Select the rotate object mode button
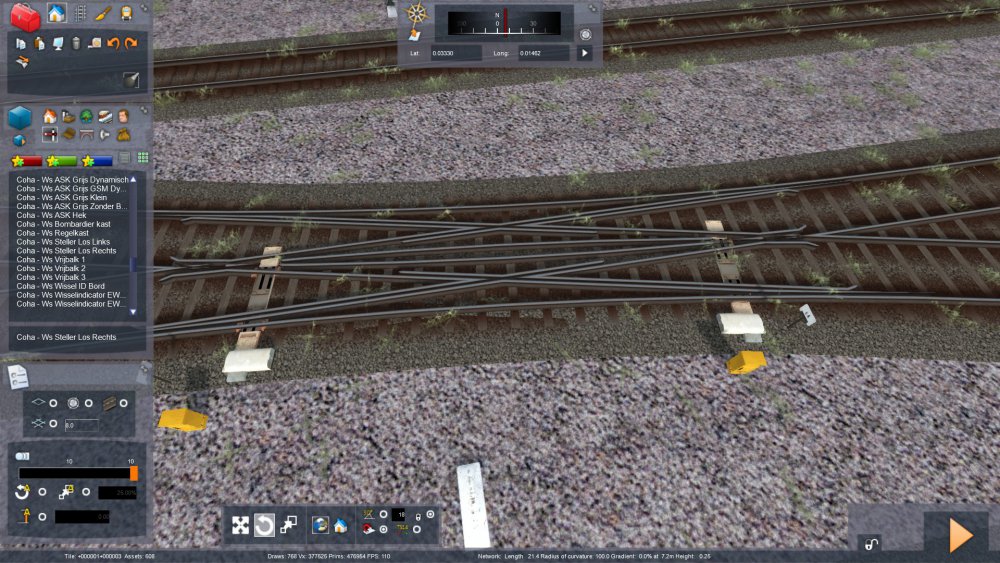 pyautogui.click(x=264, y=525)
